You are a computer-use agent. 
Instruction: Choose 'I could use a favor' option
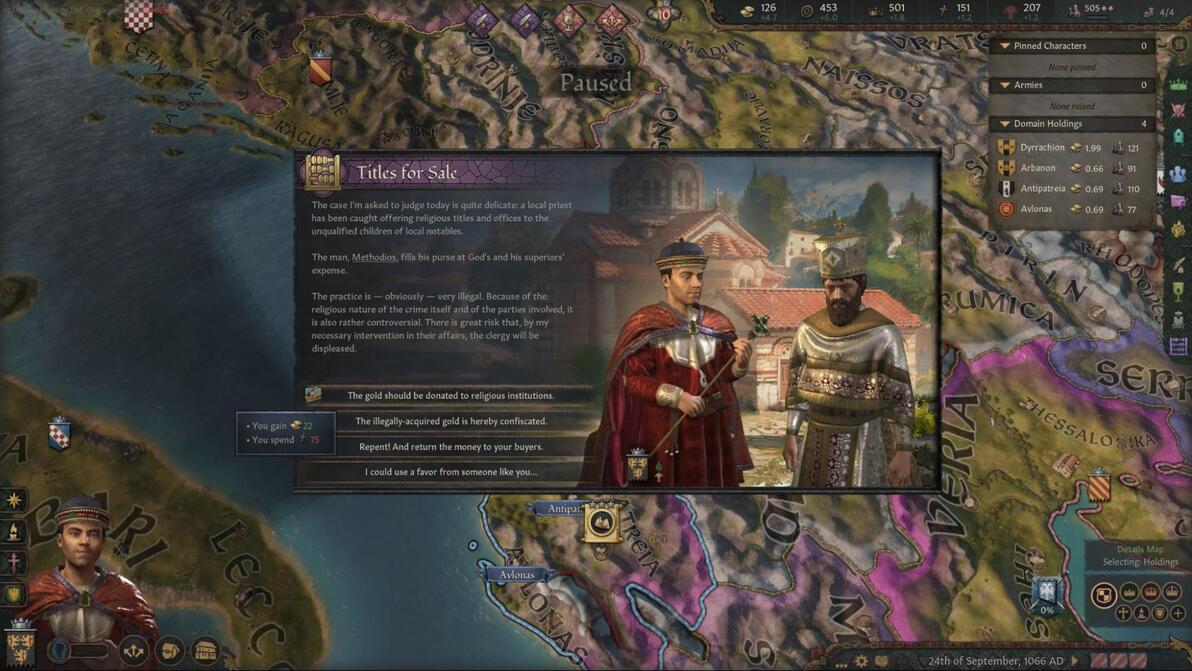(450, 472)
